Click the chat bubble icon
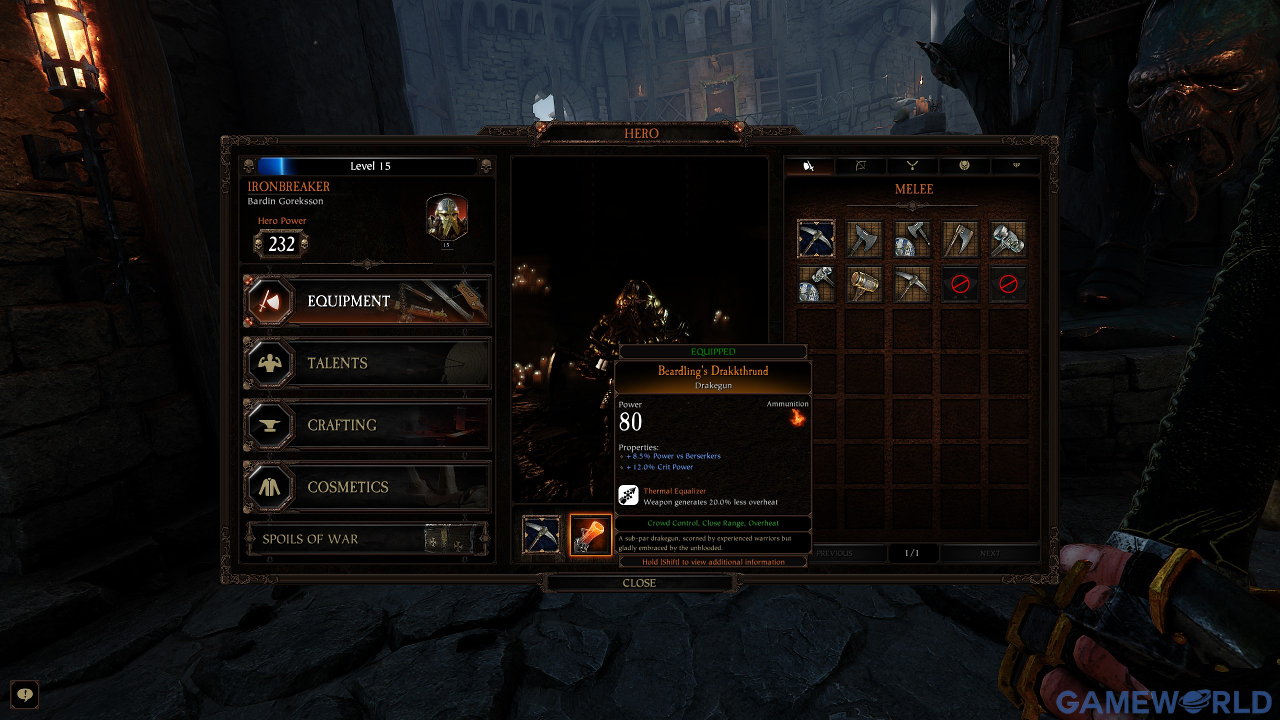Screen dimensions: 1280x720 pos(24,694)
